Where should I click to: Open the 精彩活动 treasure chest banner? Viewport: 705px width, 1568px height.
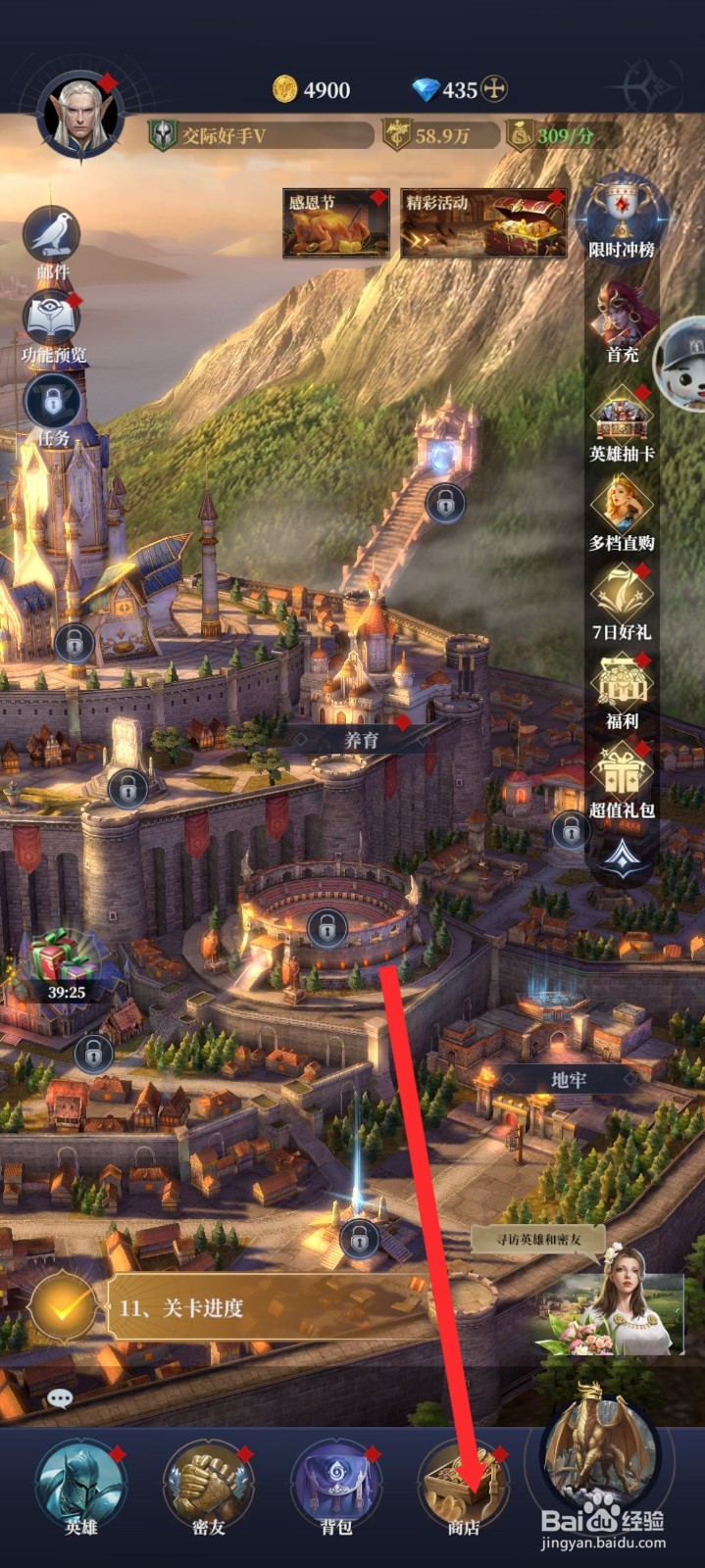pyautogui.click(x=483, y=223)
